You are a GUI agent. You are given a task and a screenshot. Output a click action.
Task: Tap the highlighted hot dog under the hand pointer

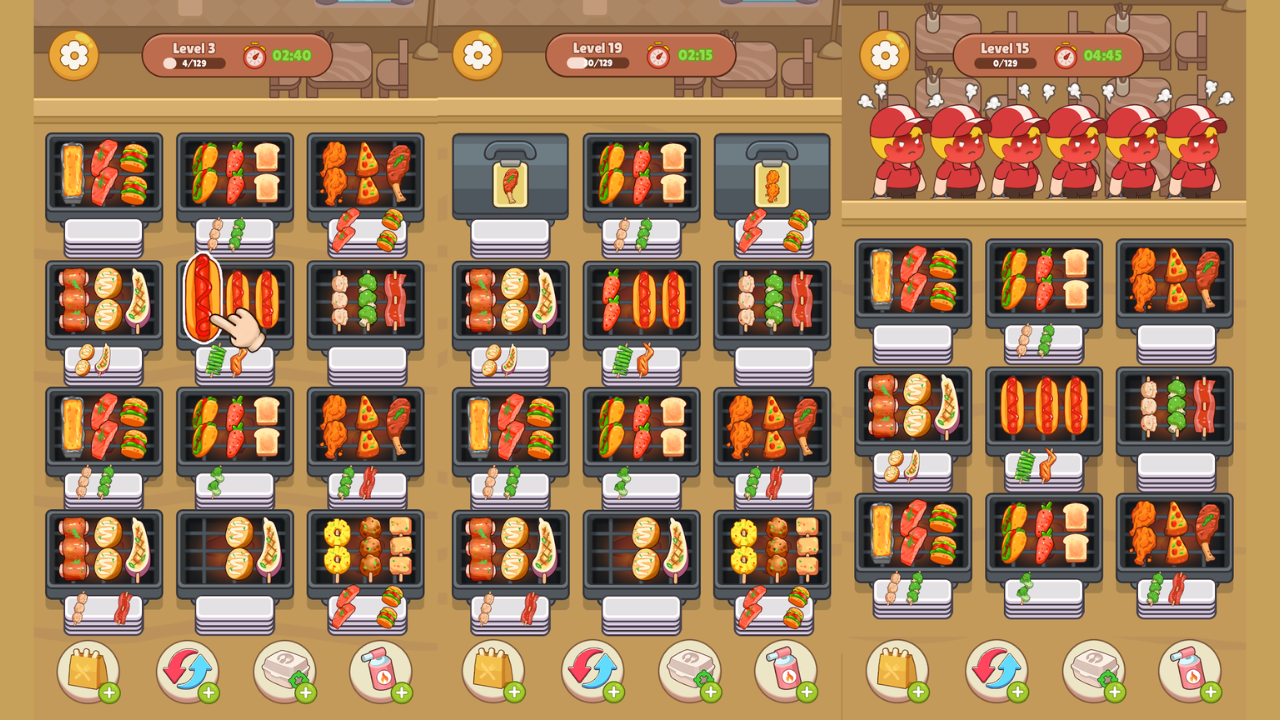point(203,298)
